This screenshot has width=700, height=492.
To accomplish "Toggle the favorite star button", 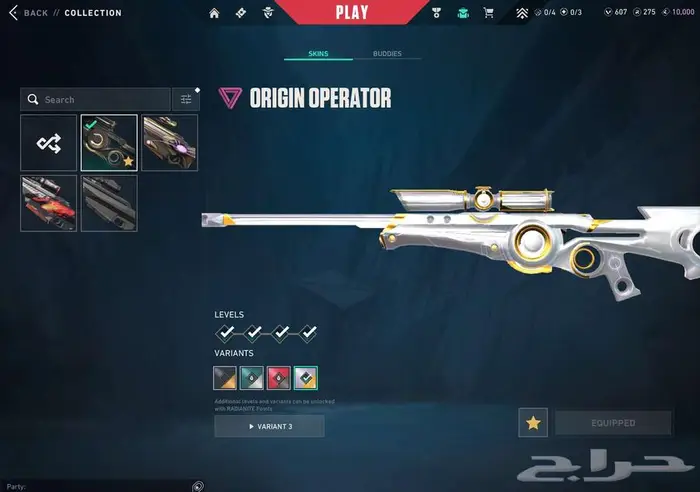I will [x=533, y=423].
